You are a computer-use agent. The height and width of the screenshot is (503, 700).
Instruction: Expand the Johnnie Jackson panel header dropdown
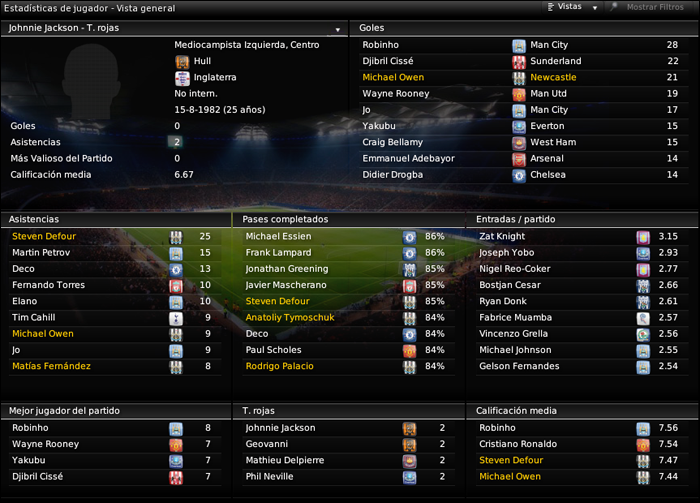[338, 28]
